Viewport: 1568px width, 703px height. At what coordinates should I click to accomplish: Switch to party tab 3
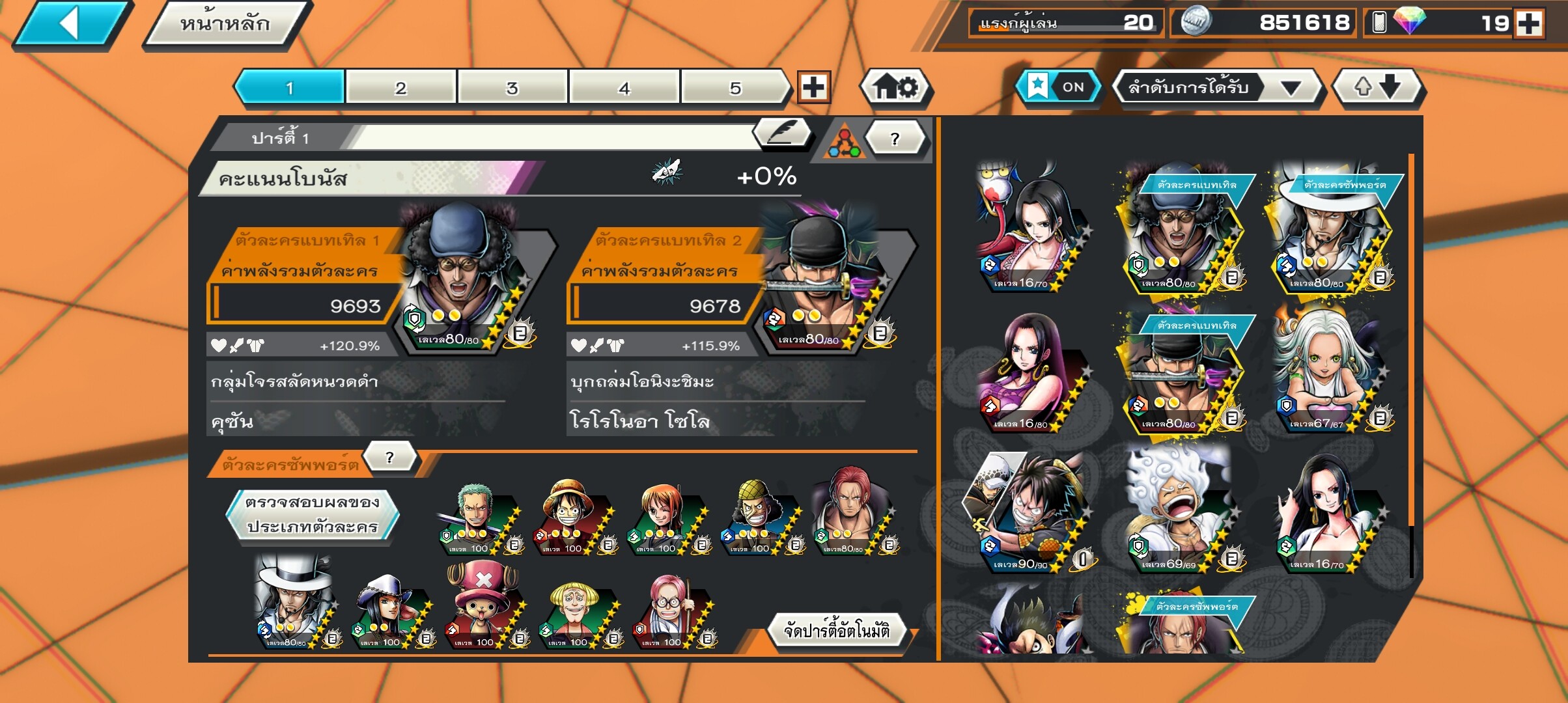[x=512, y=88]
